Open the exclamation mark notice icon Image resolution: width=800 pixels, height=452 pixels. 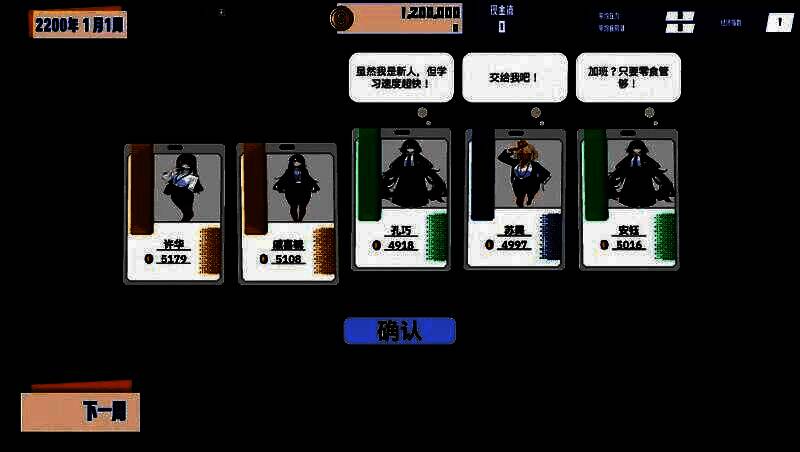click(779, 22)
